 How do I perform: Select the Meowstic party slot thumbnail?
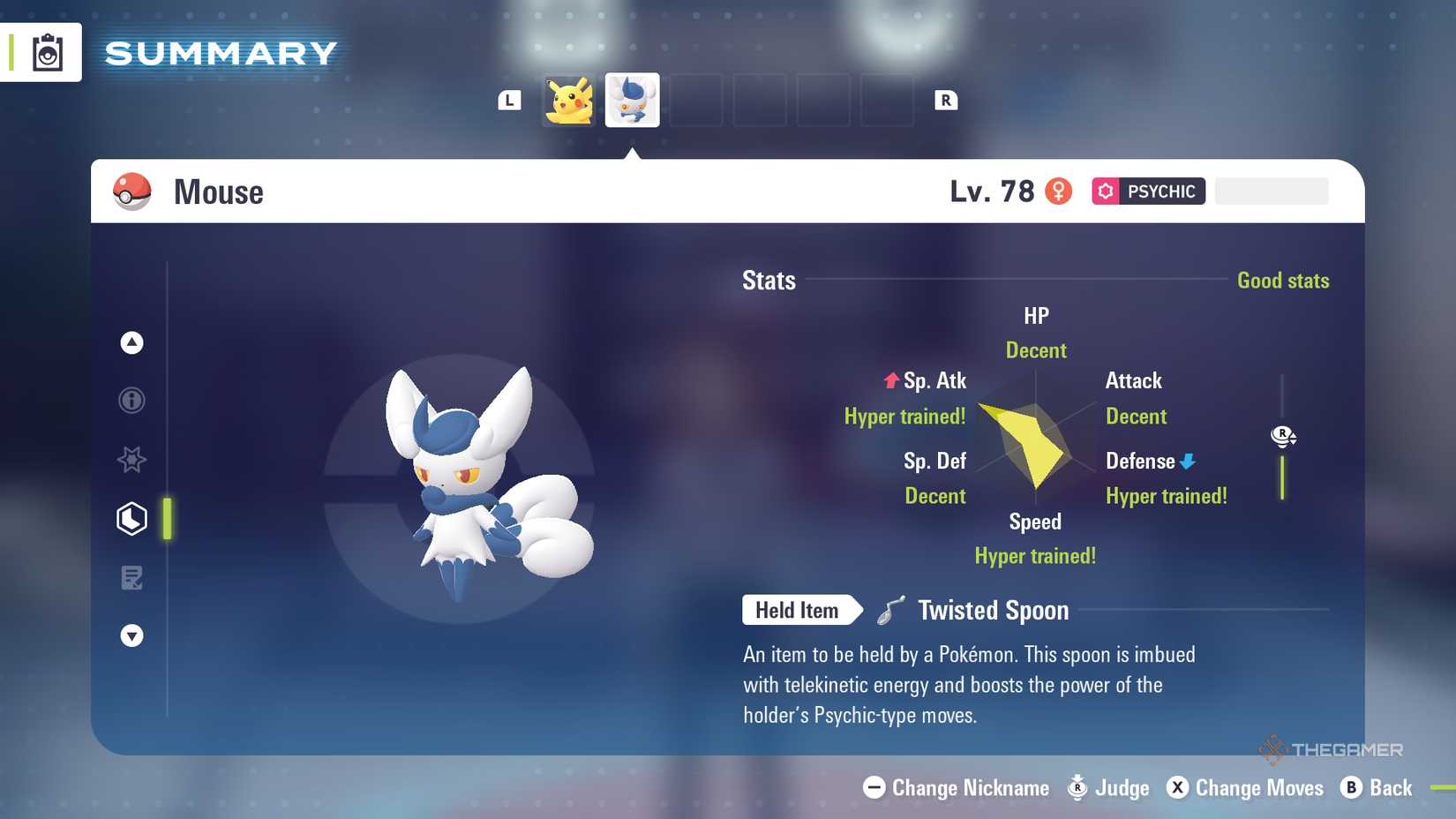(632, 100)
